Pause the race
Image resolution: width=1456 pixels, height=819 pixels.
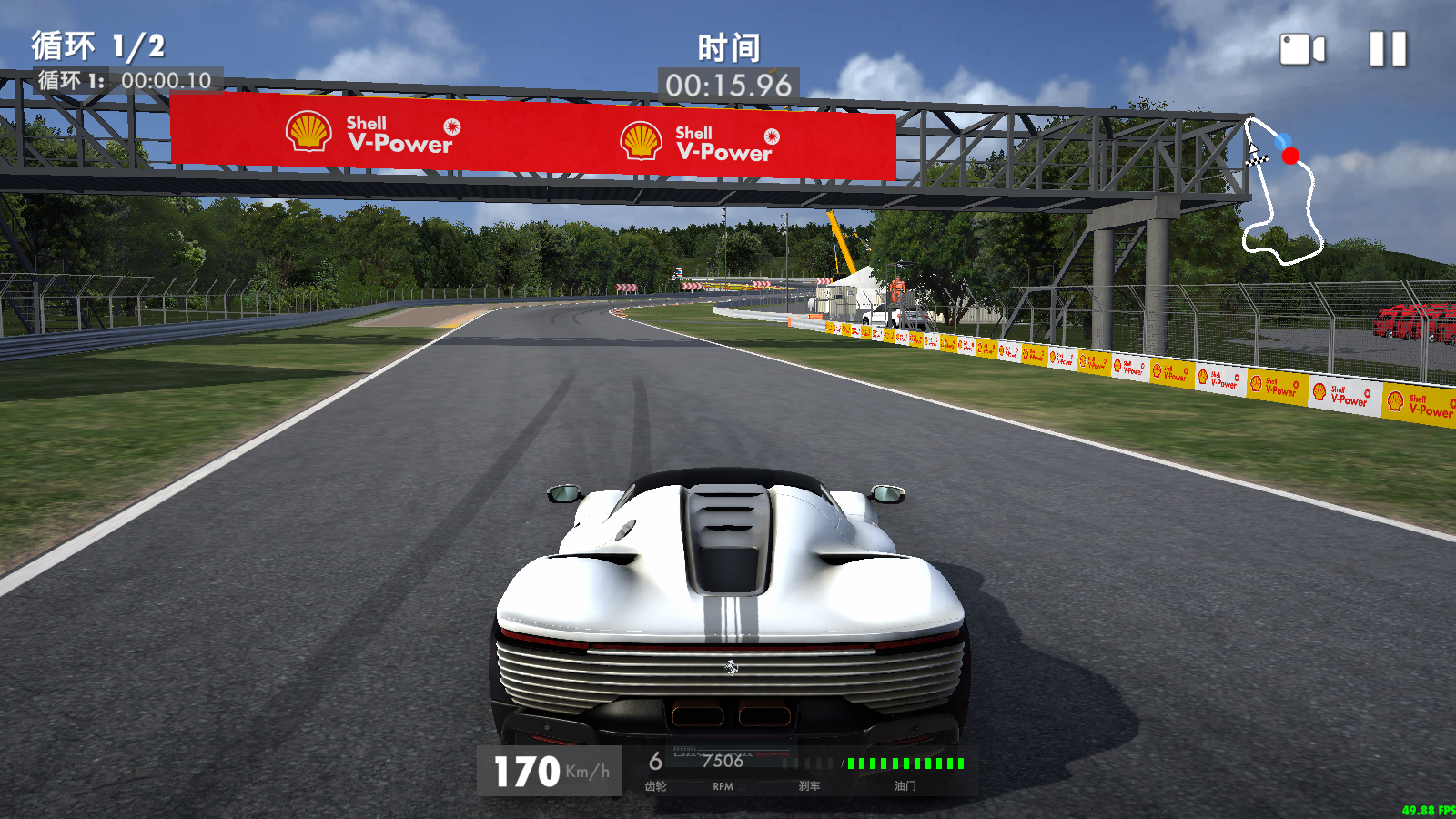coord(1388,49)
